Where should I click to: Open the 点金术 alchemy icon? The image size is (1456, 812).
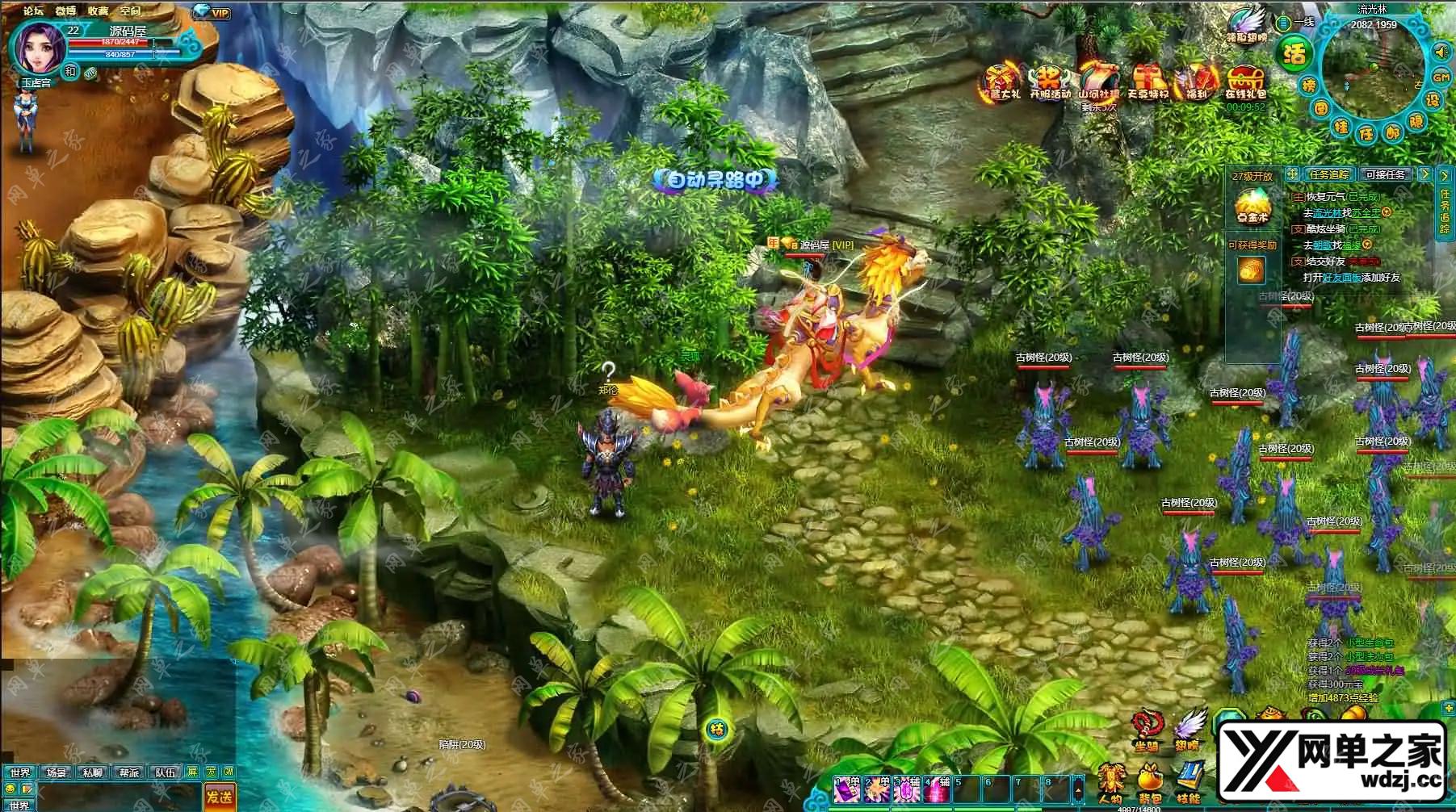pos(1252,205)
